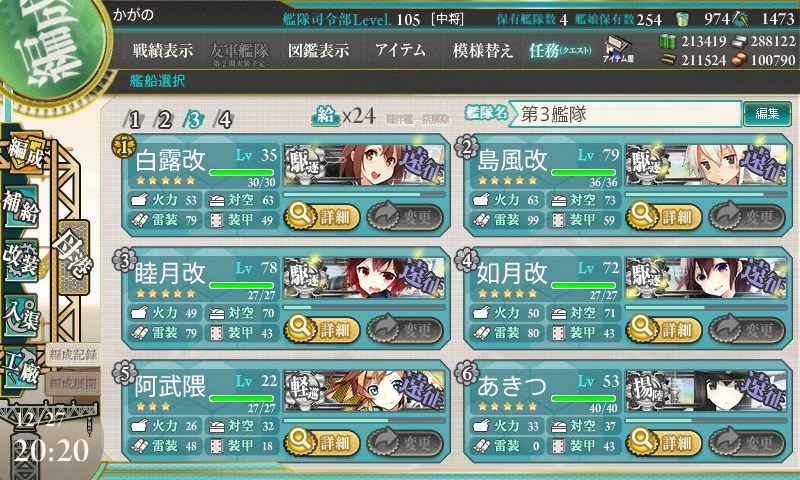Switch to fleet tab 2
800x480 pixels.
pos(165,120)
